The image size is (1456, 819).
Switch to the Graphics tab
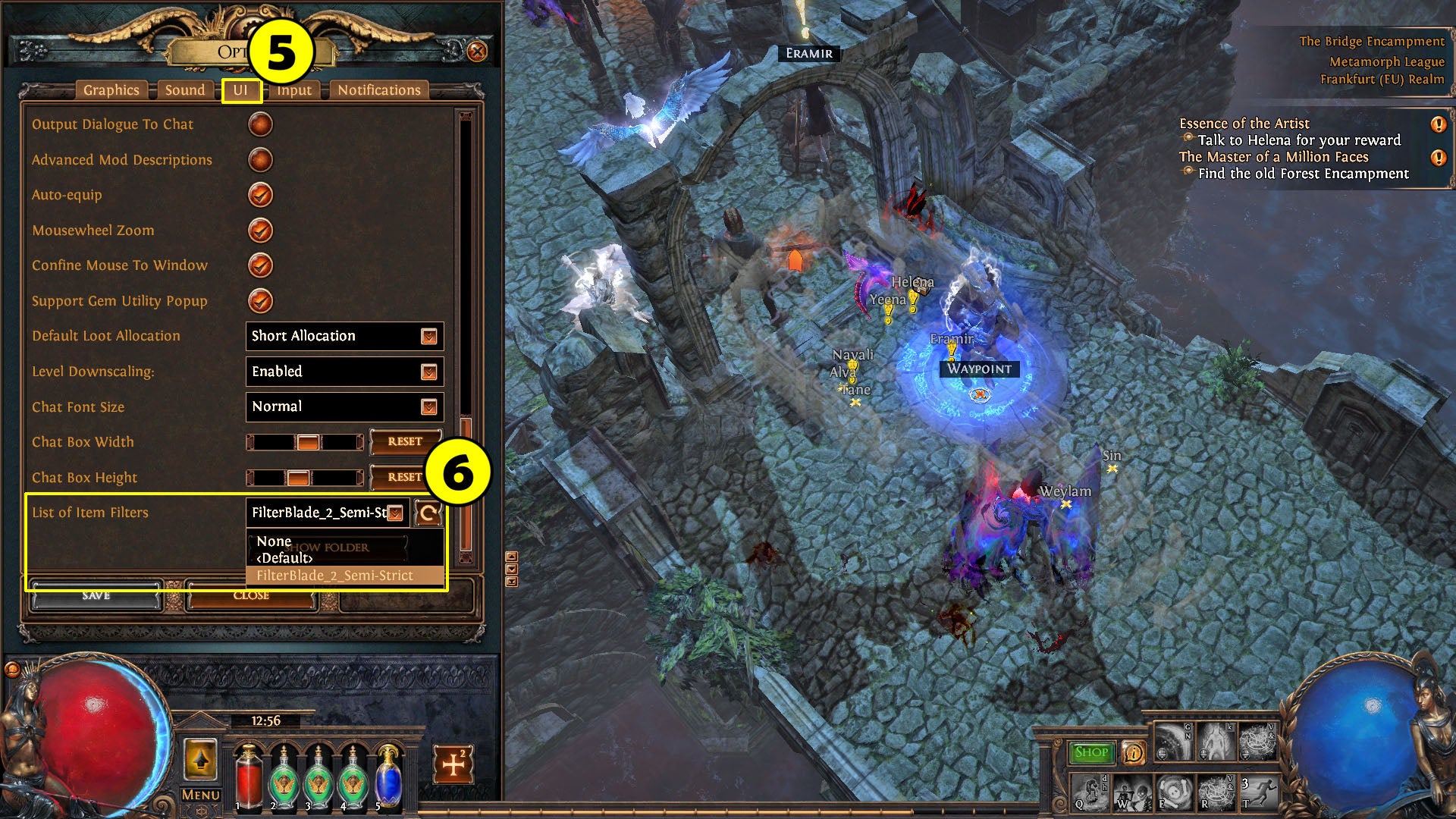pyautogui.click(x=111, y=89)
